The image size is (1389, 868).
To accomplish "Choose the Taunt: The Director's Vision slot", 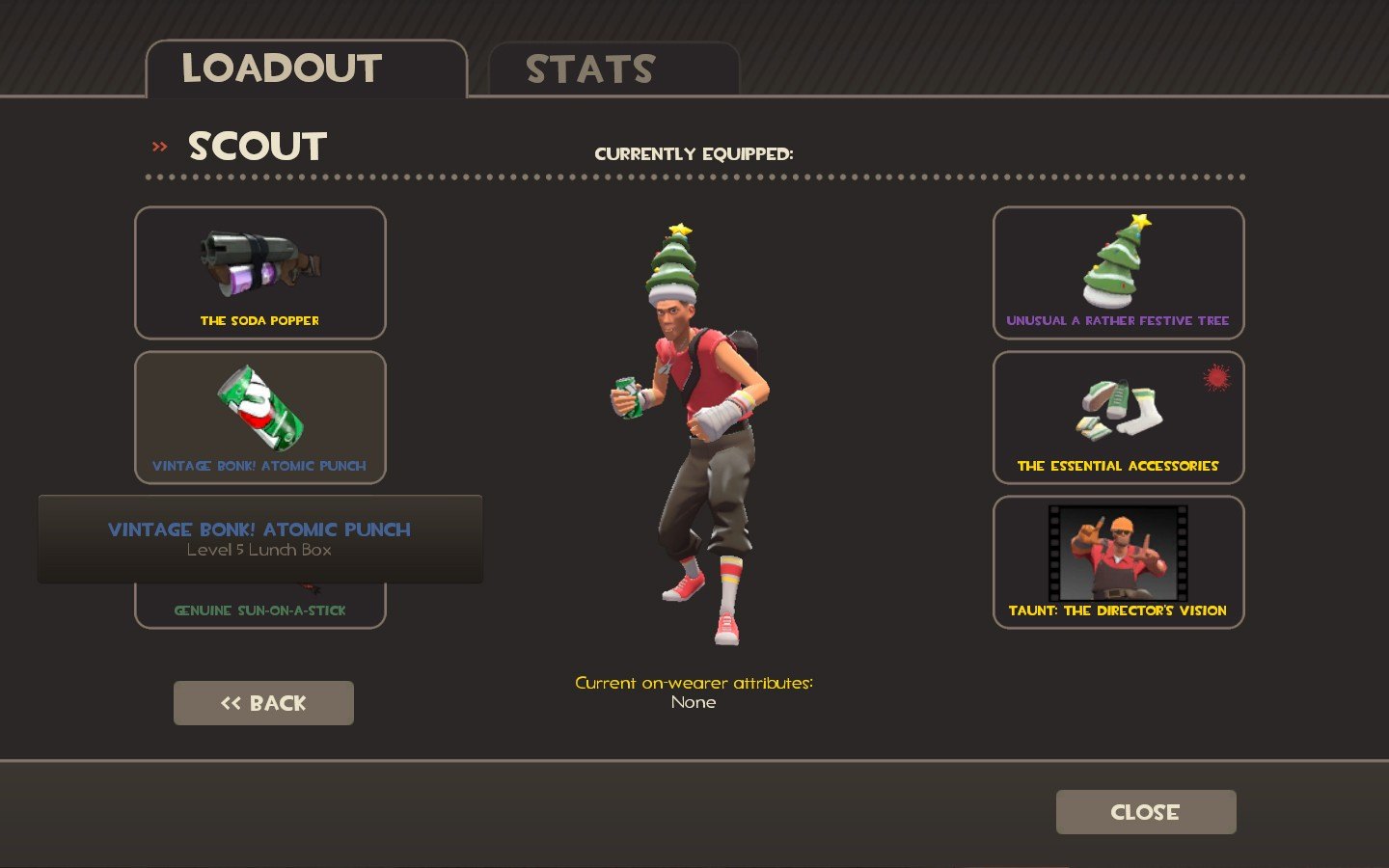I will pos(1118,562).
